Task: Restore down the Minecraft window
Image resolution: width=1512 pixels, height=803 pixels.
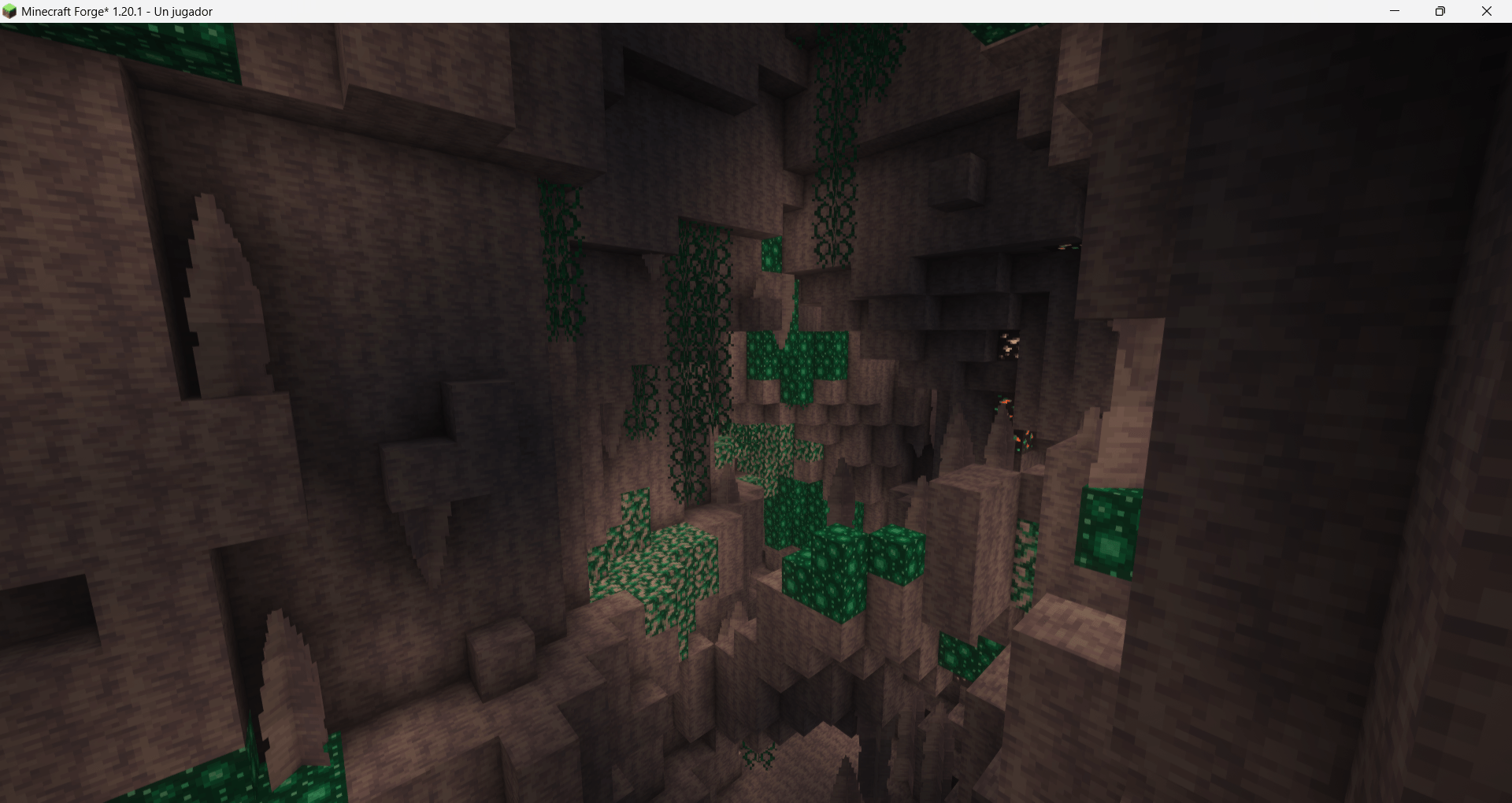Action: coord(1441,11)
